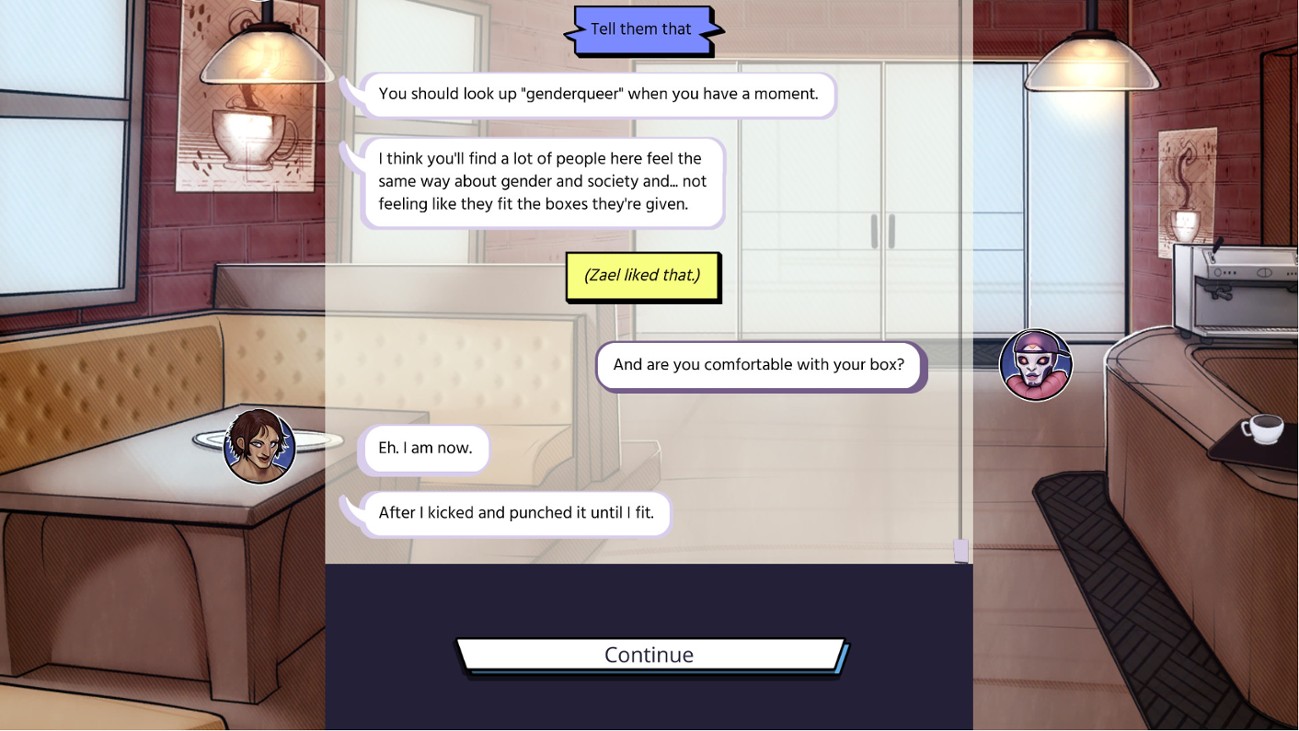The width and height of the screenshot is (1299, 731).
Task: Select the "Eh. I am now." message
Action: click(x=423, y=450)
